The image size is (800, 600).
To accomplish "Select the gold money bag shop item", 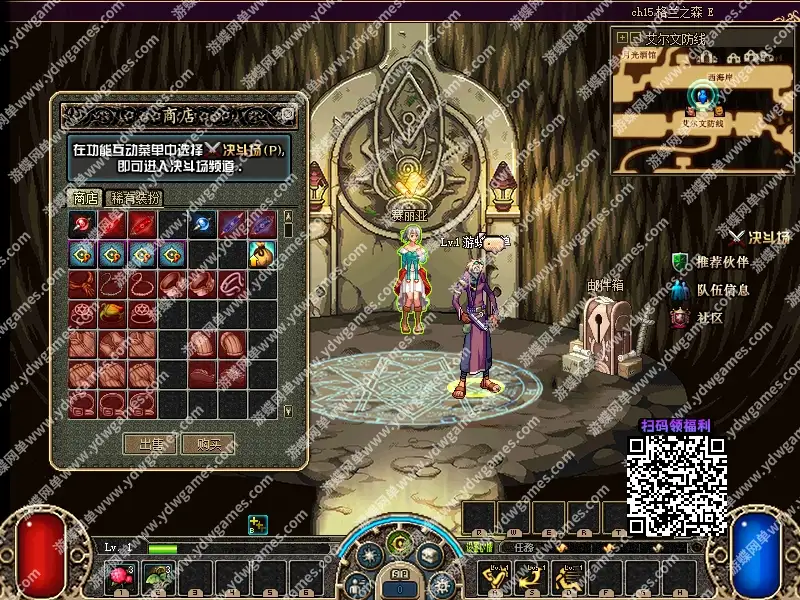I will tap(262, 255).
